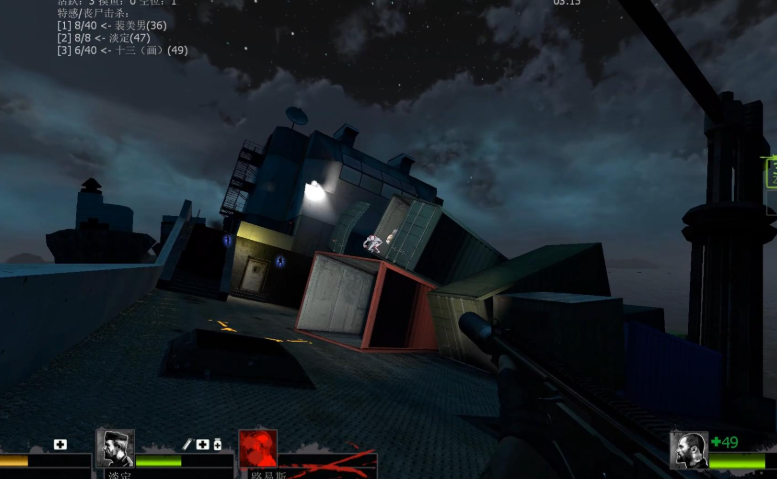Click teammate 淡定's portrait
Viewport: 777px width, 479px height.
[x=115, y=449]
